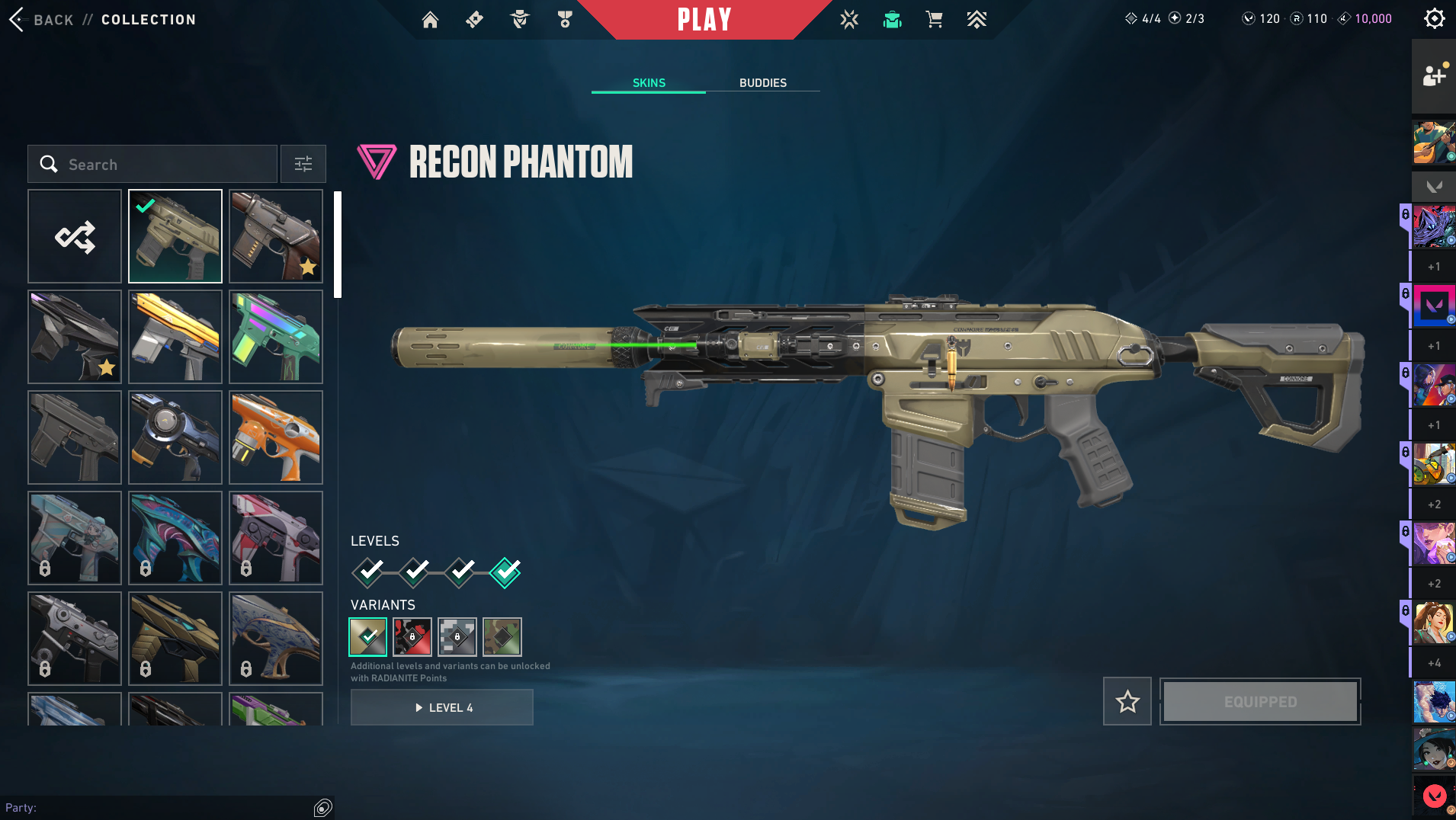Open the home screen icon
Screen dimensions: 1456x820
(430, 20)
